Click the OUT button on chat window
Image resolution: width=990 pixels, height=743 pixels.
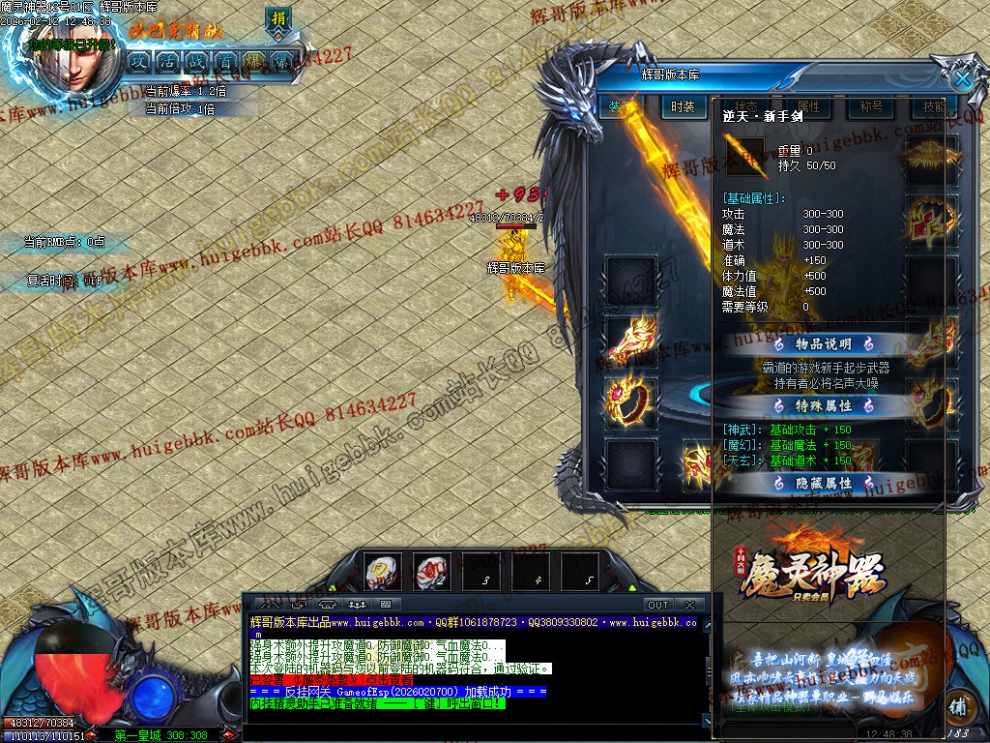(657, 605)
